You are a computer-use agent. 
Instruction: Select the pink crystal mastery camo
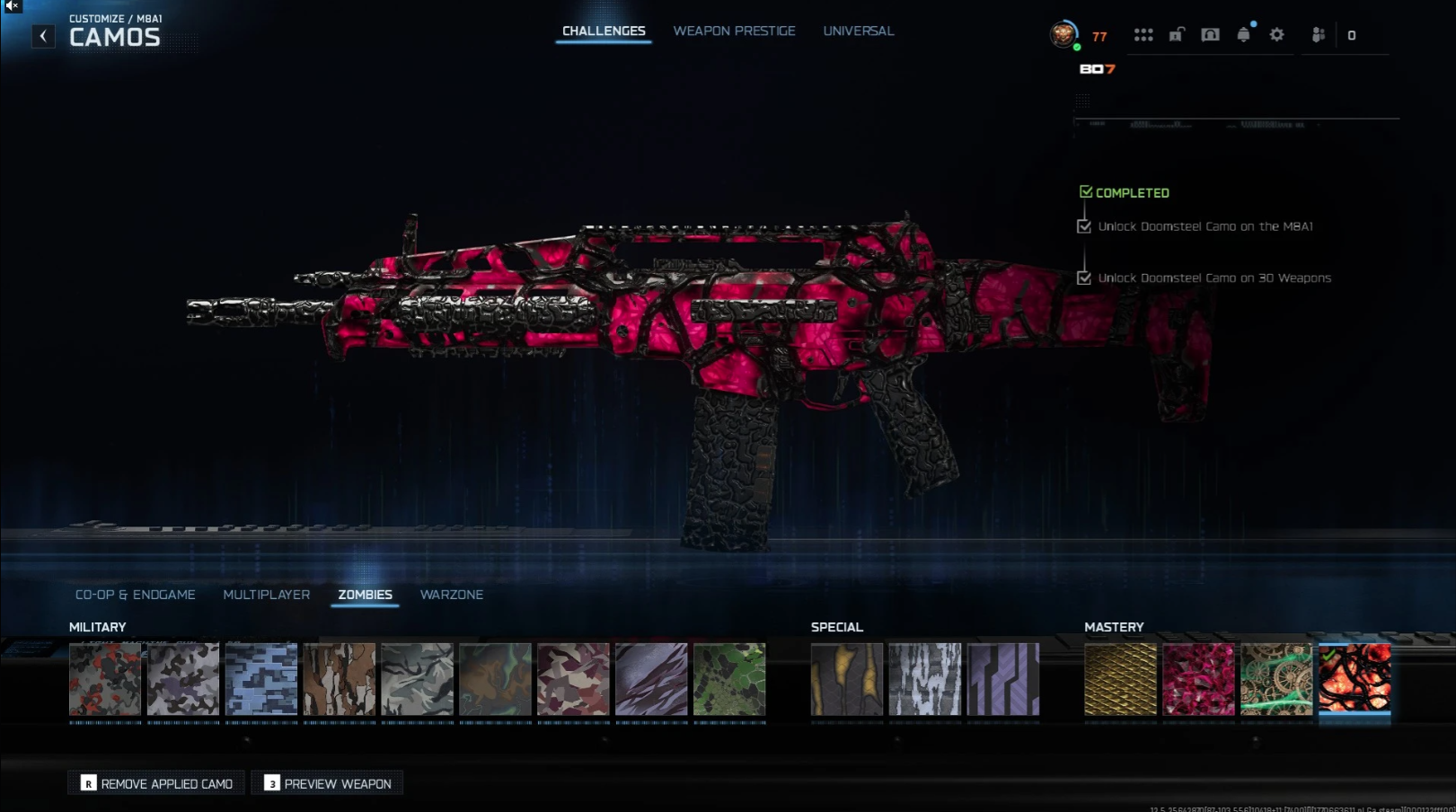[1198, 679]
